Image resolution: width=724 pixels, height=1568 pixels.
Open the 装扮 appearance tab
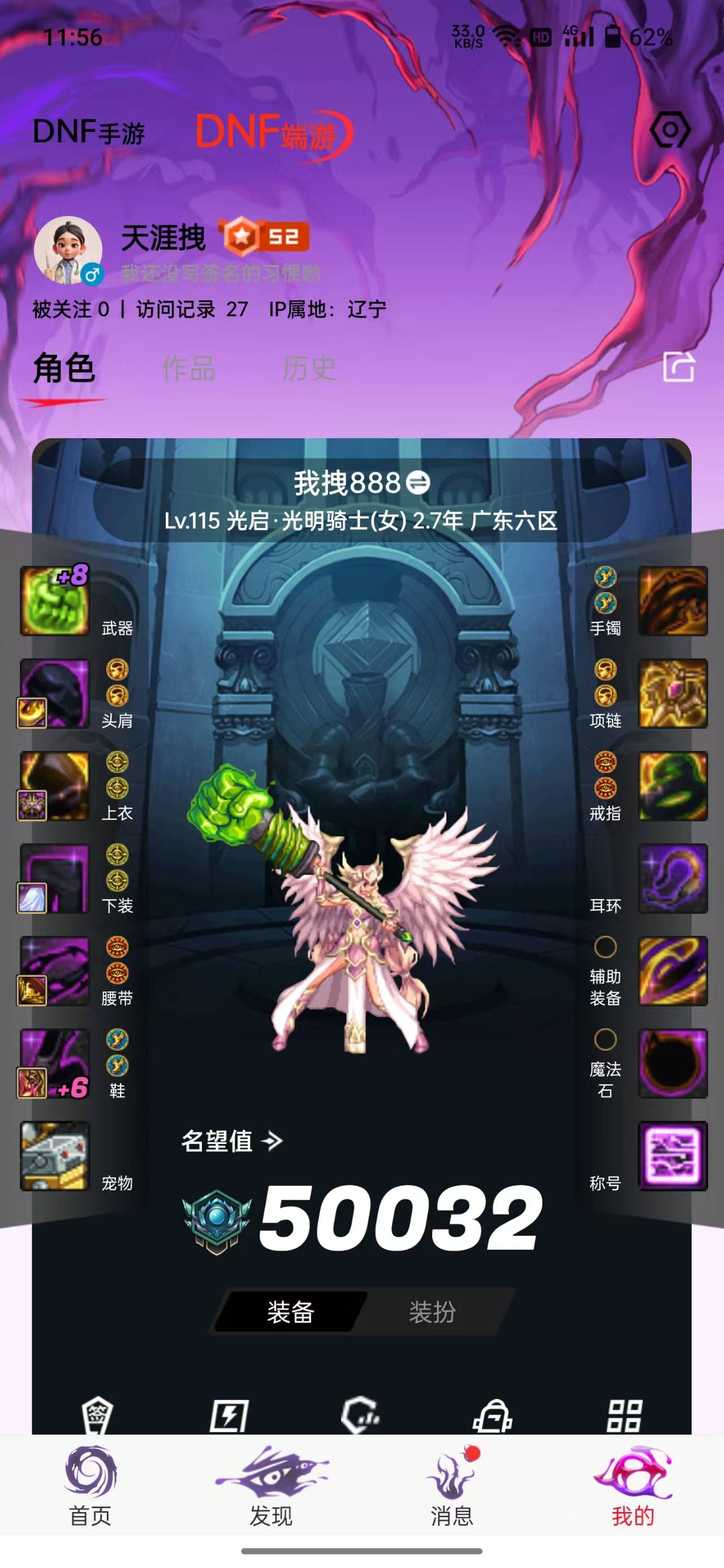point(434,1311)
